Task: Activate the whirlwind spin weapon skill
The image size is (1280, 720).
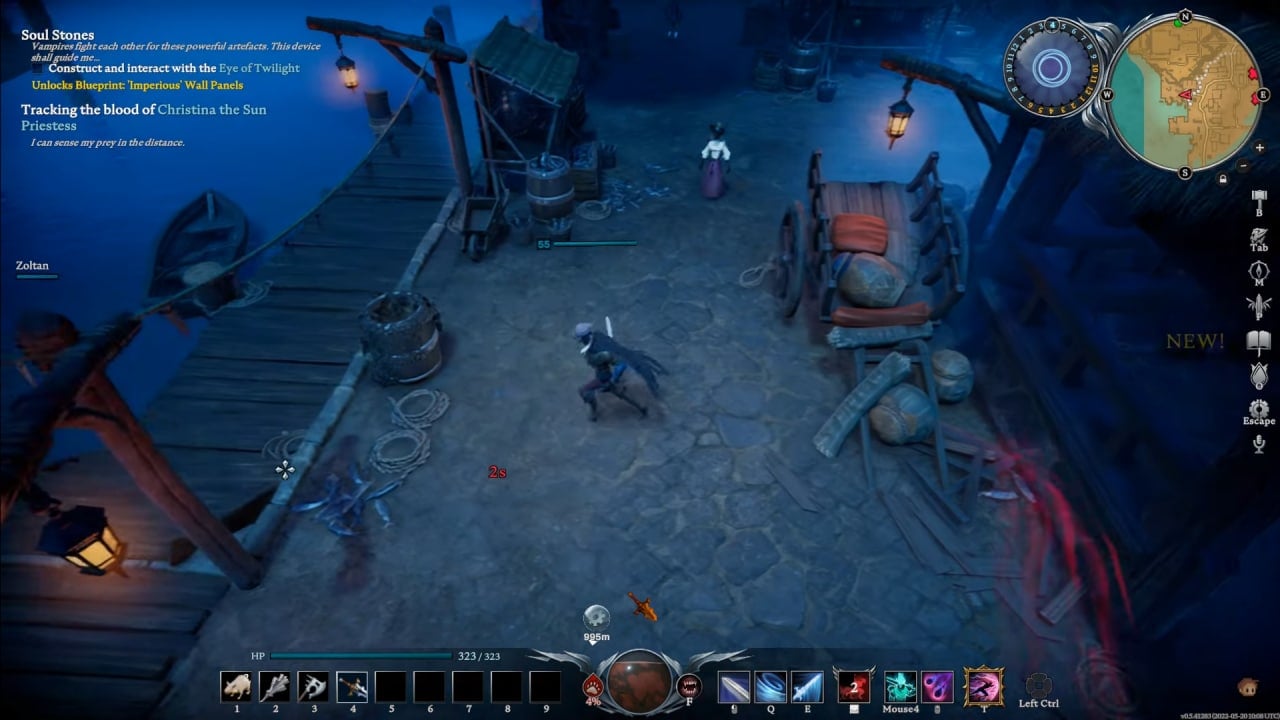Action: (x=770, y=687)
